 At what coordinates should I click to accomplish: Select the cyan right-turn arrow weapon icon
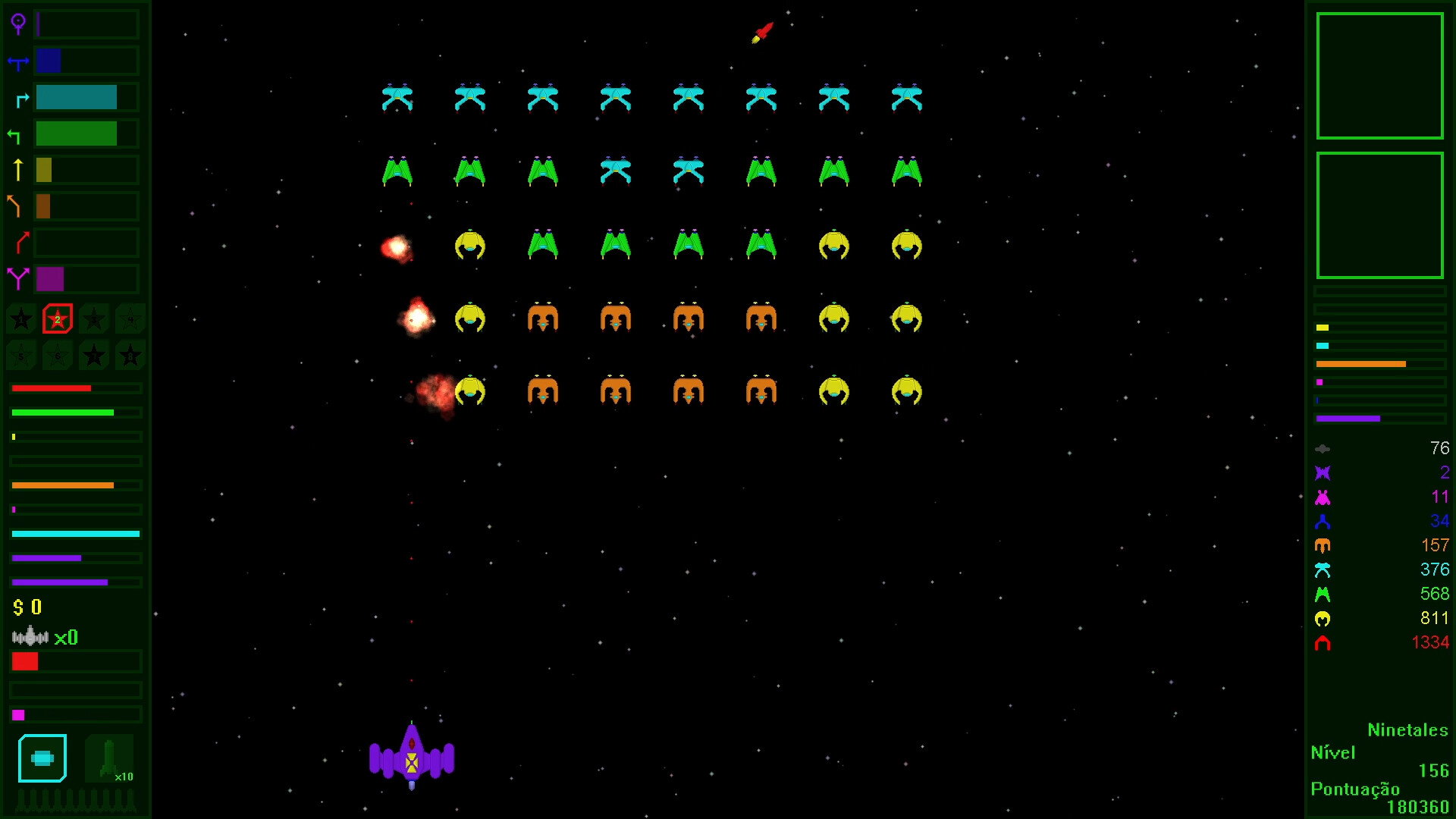[20, 97]
